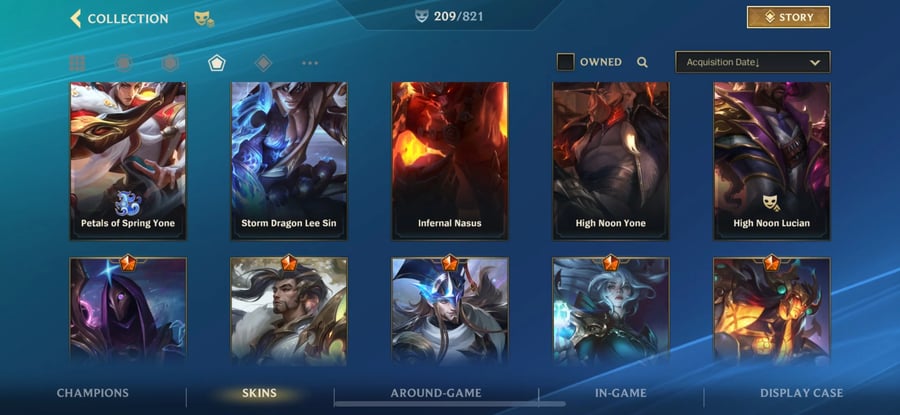Choose the Infernal Nasus skin card

[x=450, y=160]
